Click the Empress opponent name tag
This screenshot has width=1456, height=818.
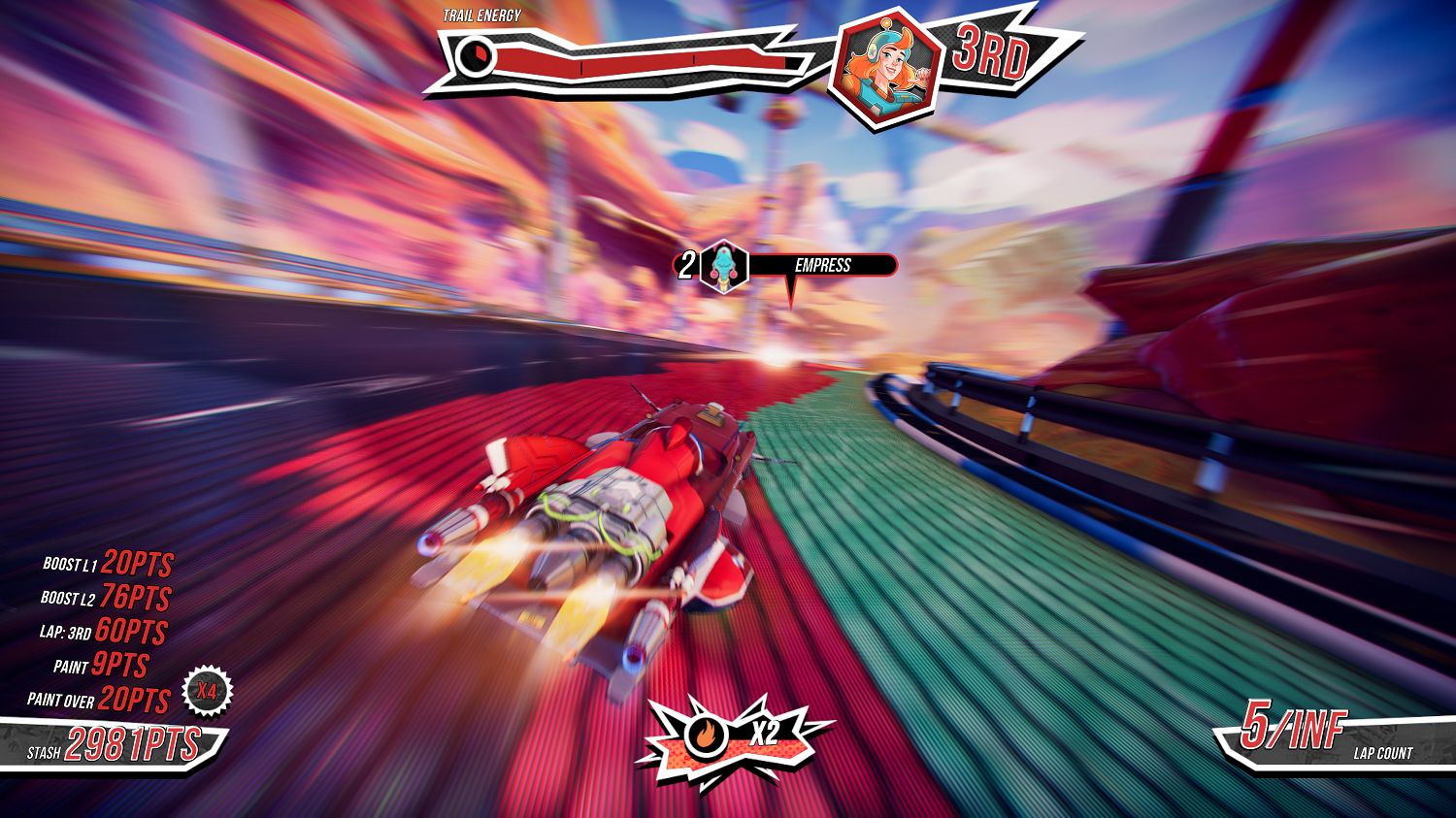pyautogui.click(x=821, y=265)
